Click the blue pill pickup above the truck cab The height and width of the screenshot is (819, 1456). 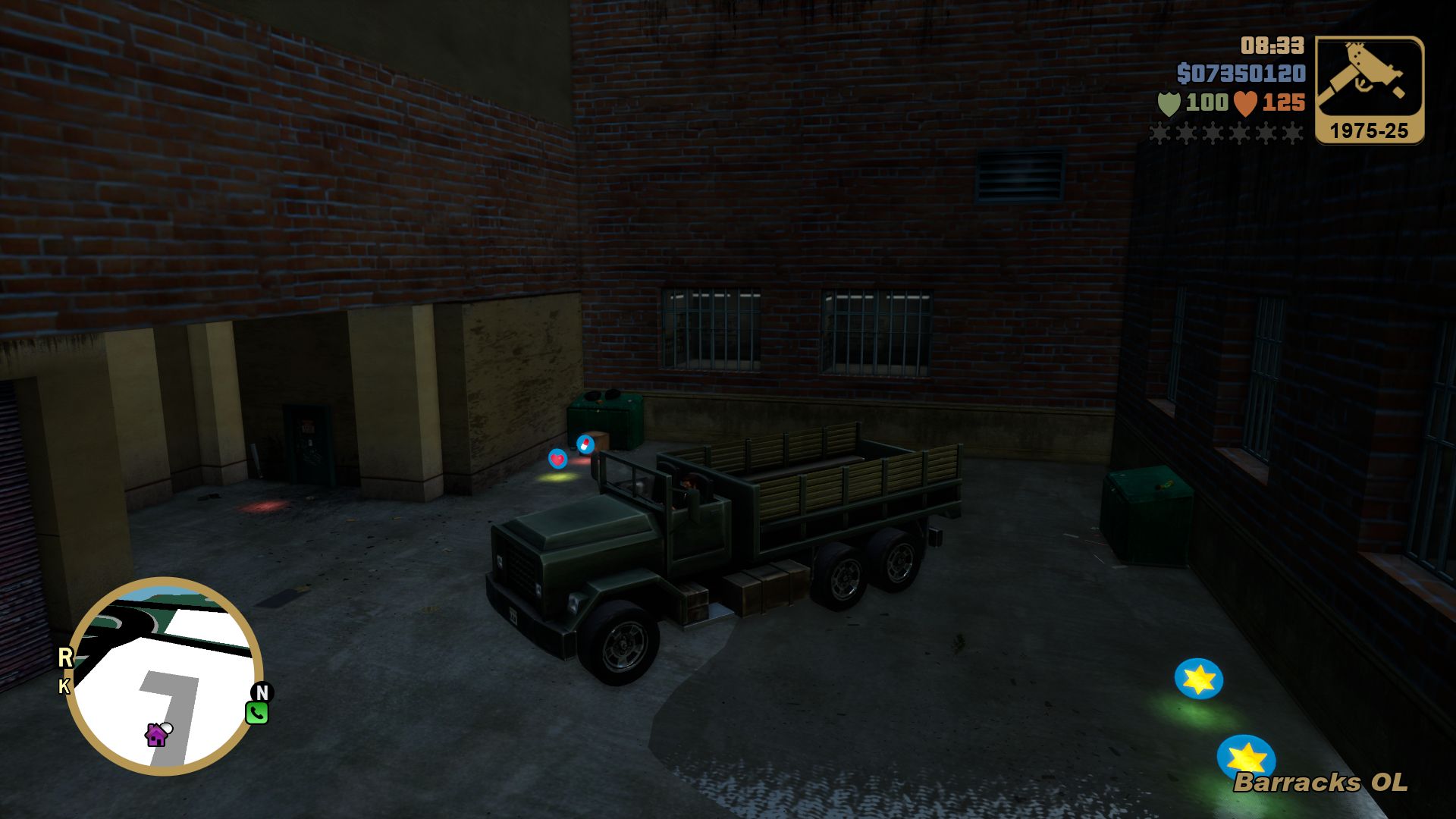tap(584, 444)
